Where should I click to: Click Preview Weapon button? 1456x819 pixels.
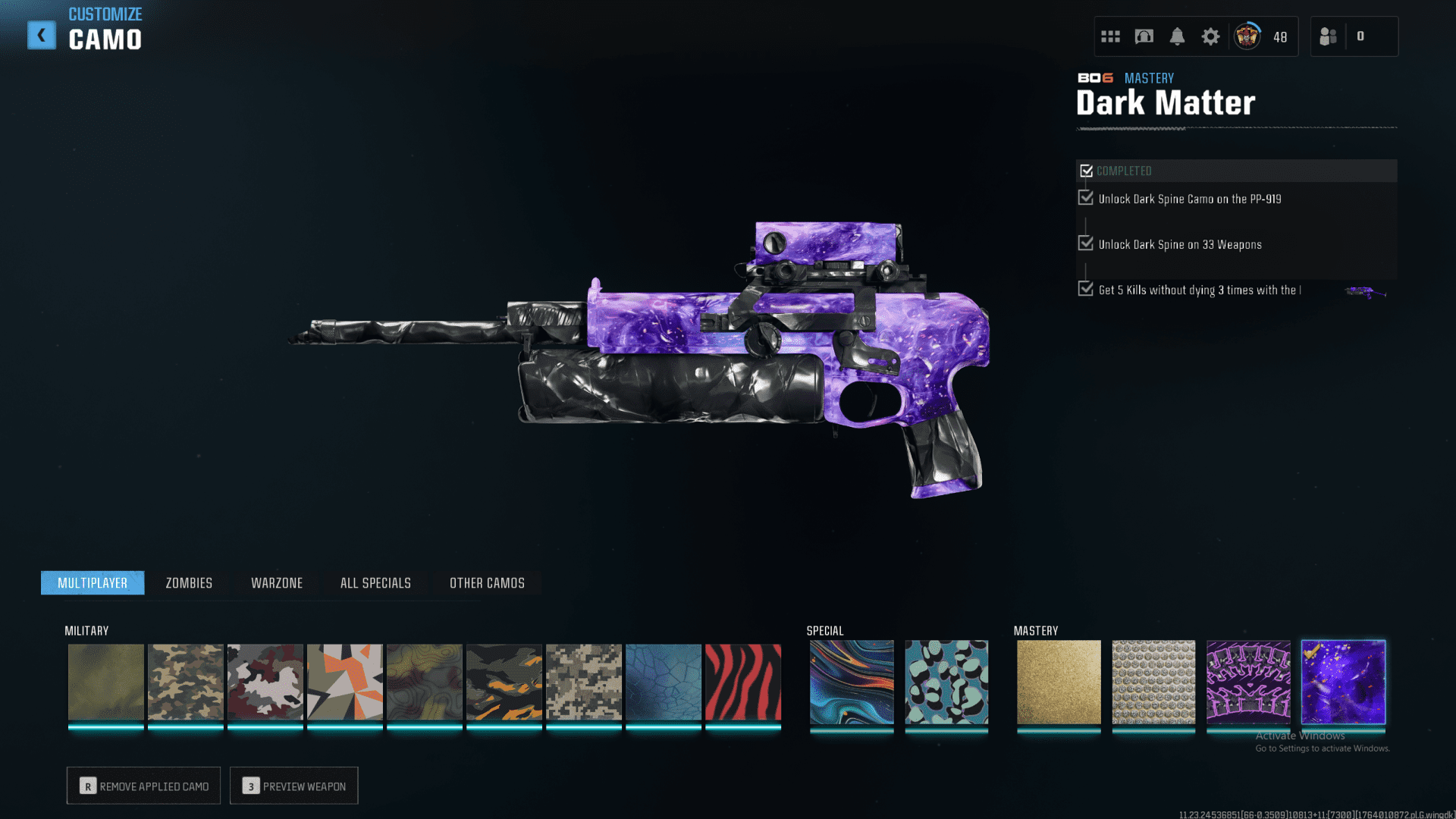point(293,786)
